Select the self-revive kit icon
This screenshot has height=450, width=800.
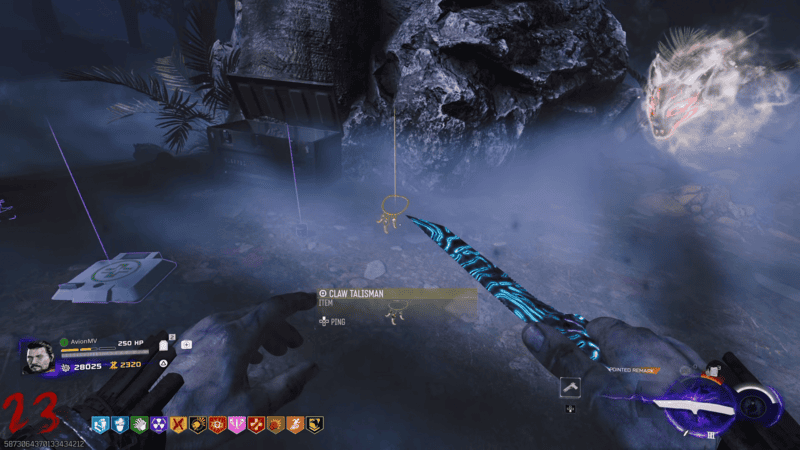click(187, 346)
